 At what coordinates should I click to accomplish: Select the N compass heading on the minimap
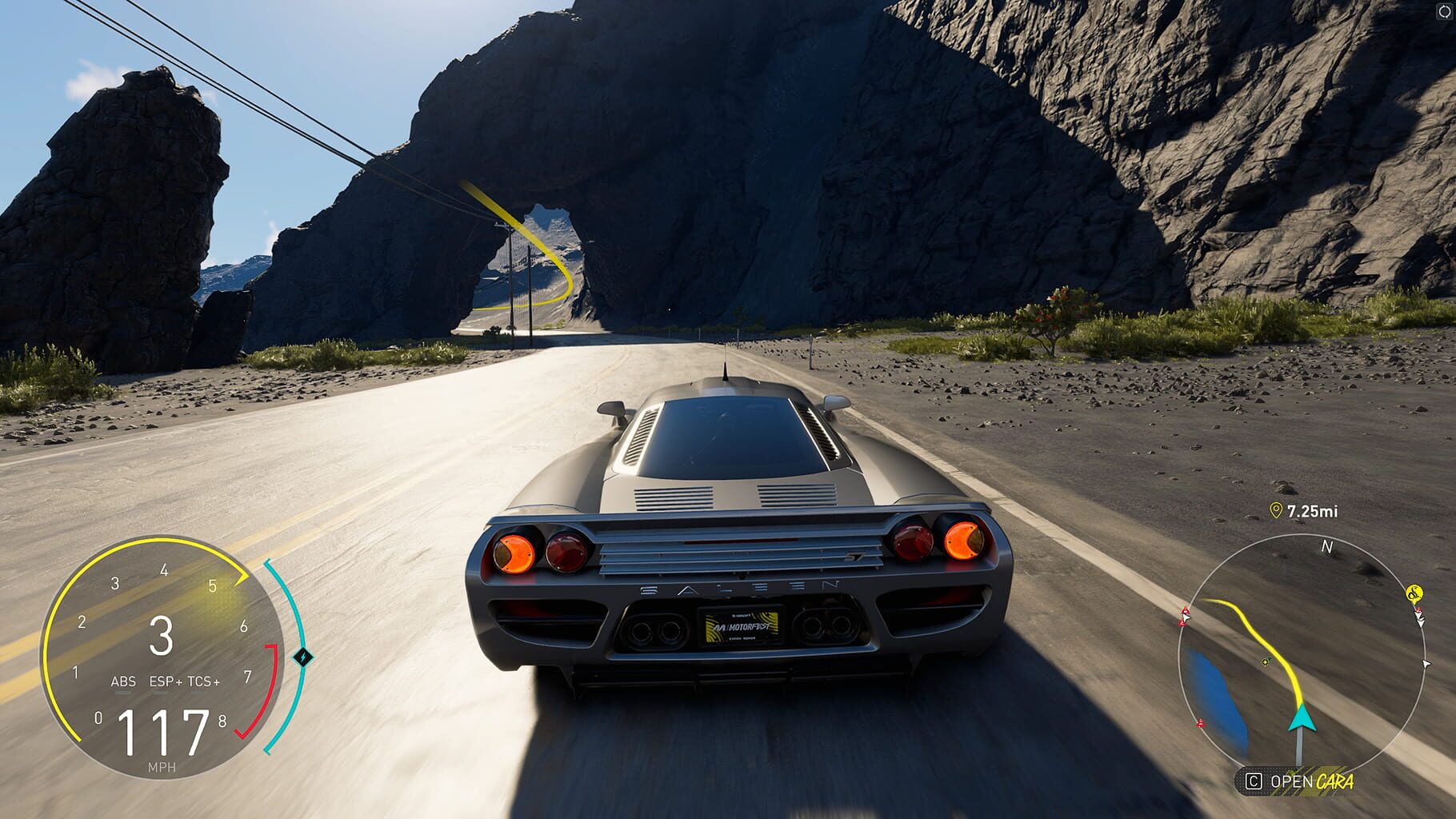pos(1327,546)
